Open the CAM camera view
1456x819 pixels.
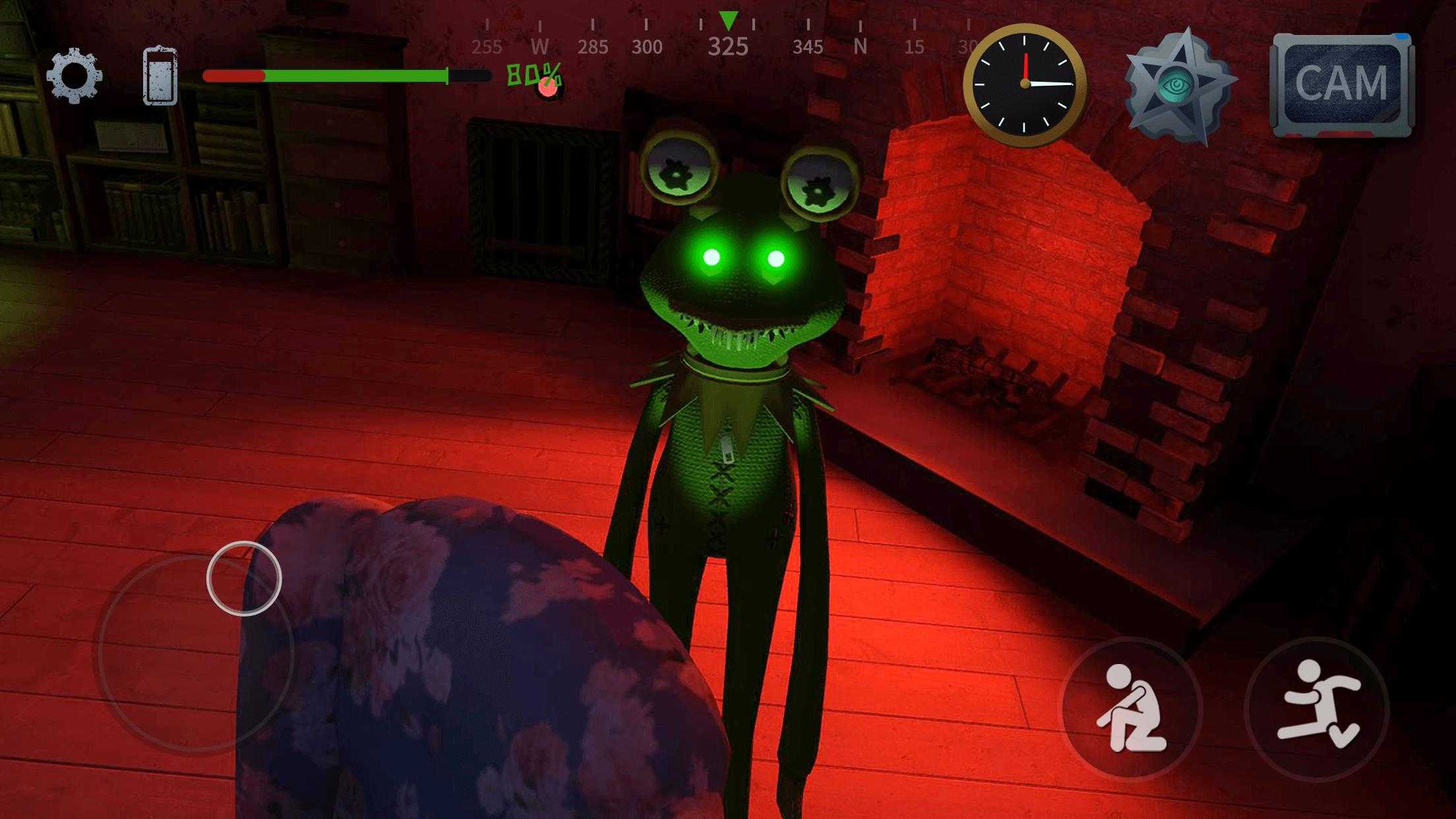point(1341,84)
